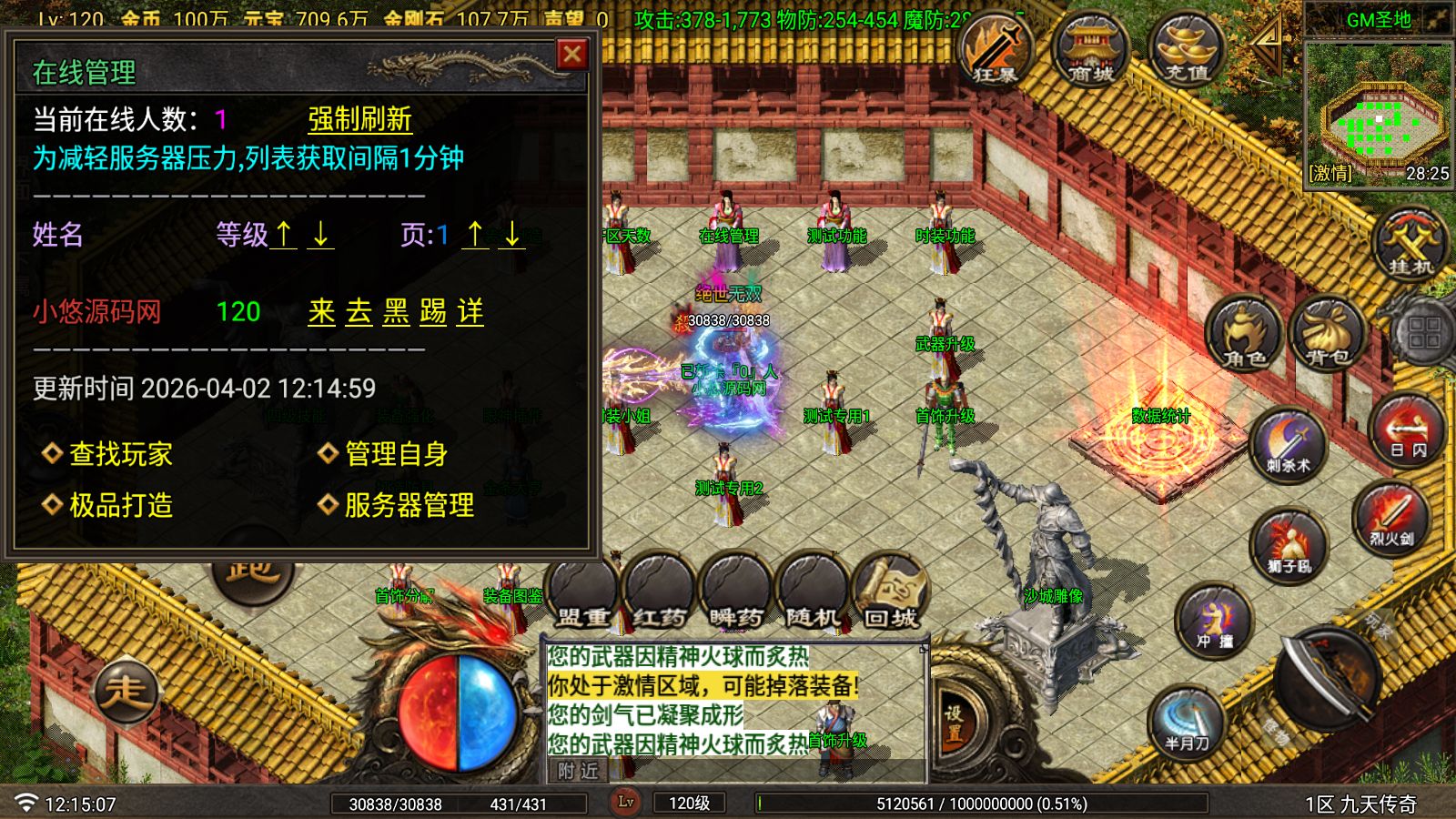Select the 激情 minimap zone label
Image resolution: width=1456 pixels, height=819 pixels.
(x=1328, y=173)
